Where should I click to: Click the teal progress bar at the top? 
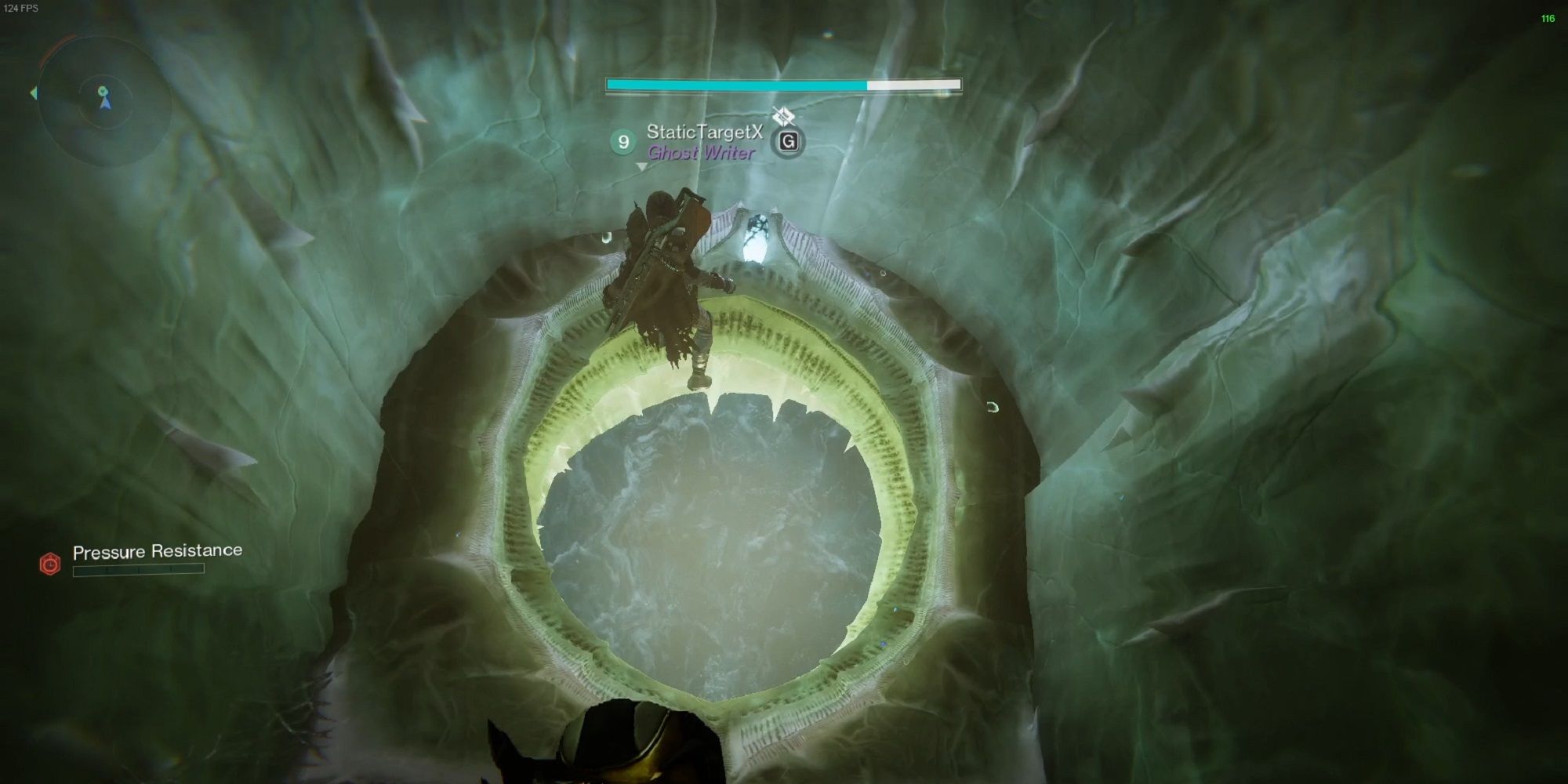coord(737,83)
